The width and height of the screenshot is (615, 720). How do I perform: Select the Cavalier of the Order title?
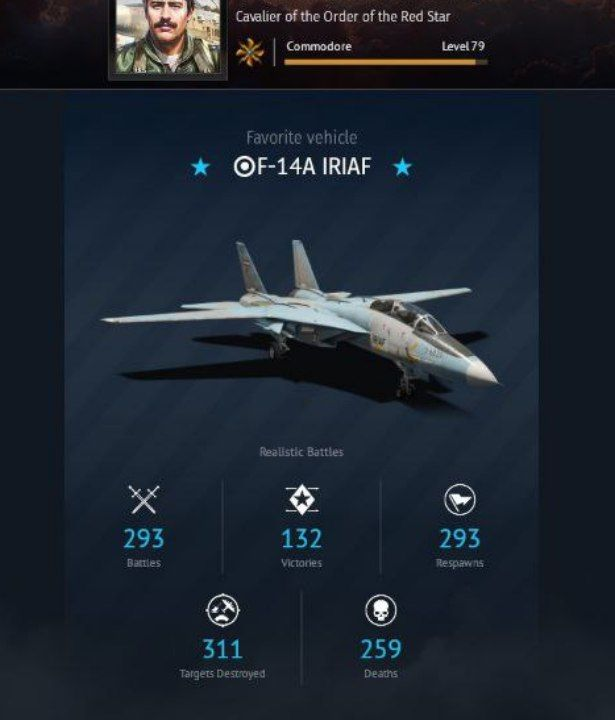click(x=342, y=17)
